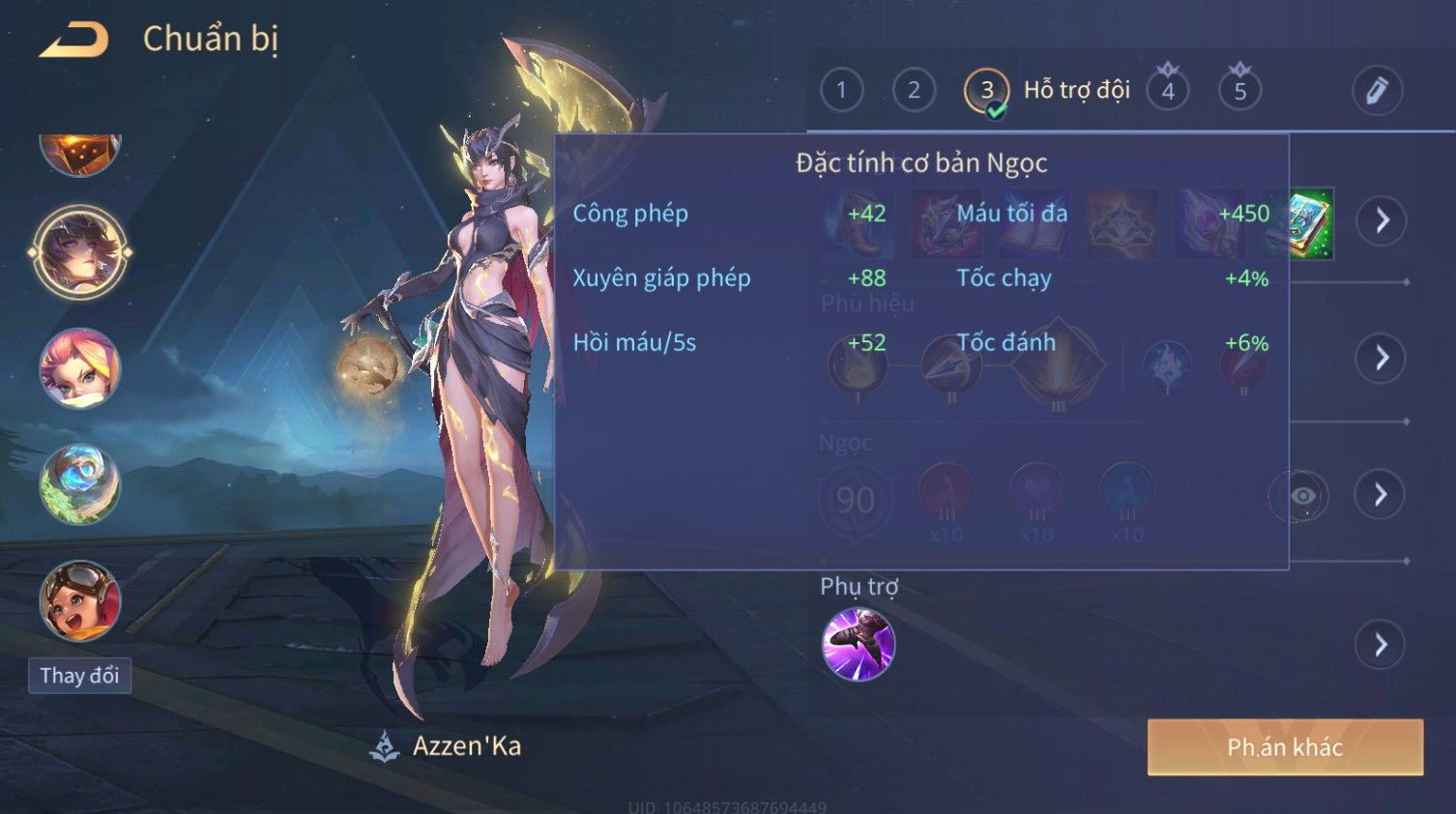Go back using the return arrow
This screenshot has height=814, width=1456.
[x=73, y=41]
